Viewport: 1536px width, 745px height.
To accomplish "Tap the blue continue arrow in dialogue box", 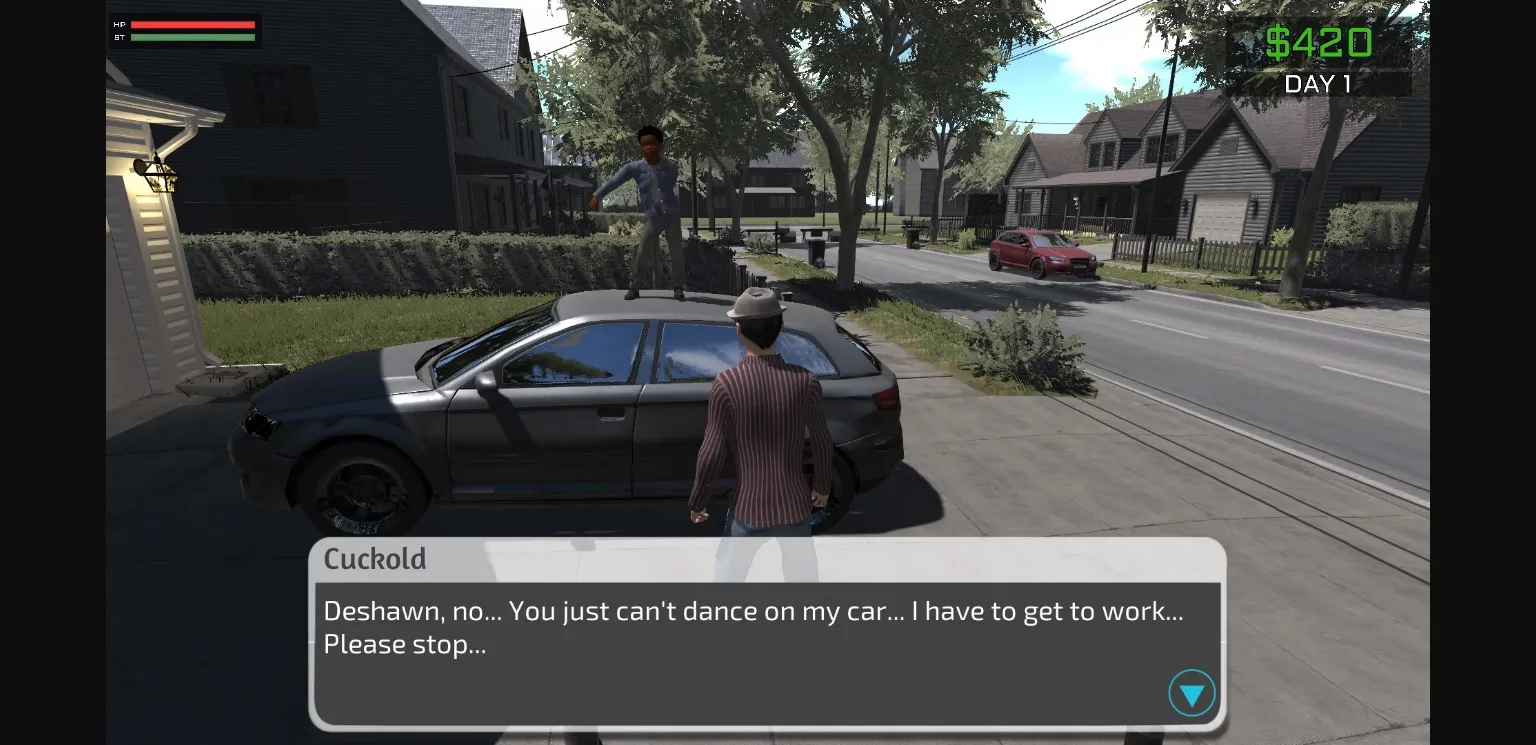I will pos(1191,692).
